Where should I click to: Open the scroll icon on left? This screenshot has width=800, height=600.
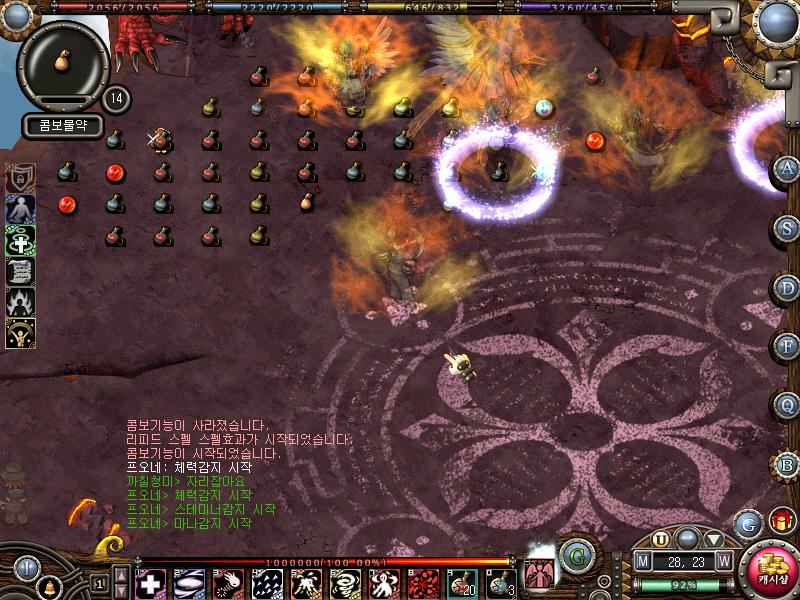click(20, 271)
